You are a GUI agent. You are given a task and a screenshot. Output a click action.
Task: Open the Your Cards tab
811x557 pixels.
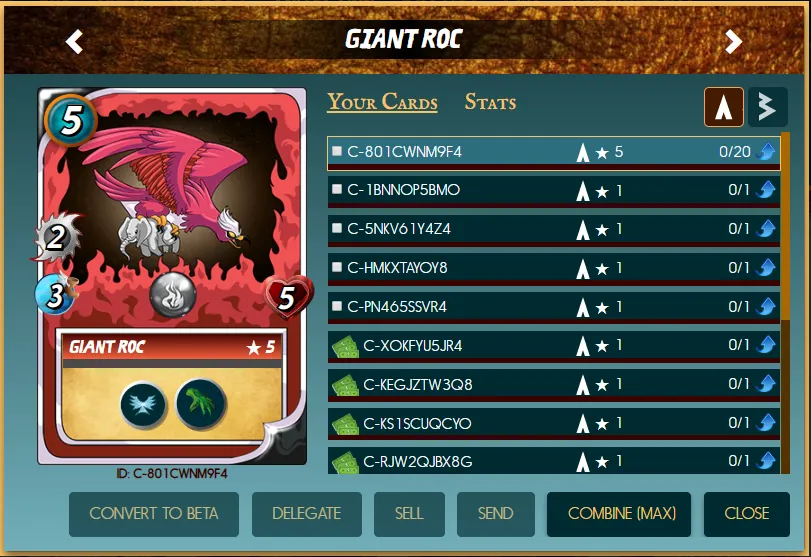point(382,102)
